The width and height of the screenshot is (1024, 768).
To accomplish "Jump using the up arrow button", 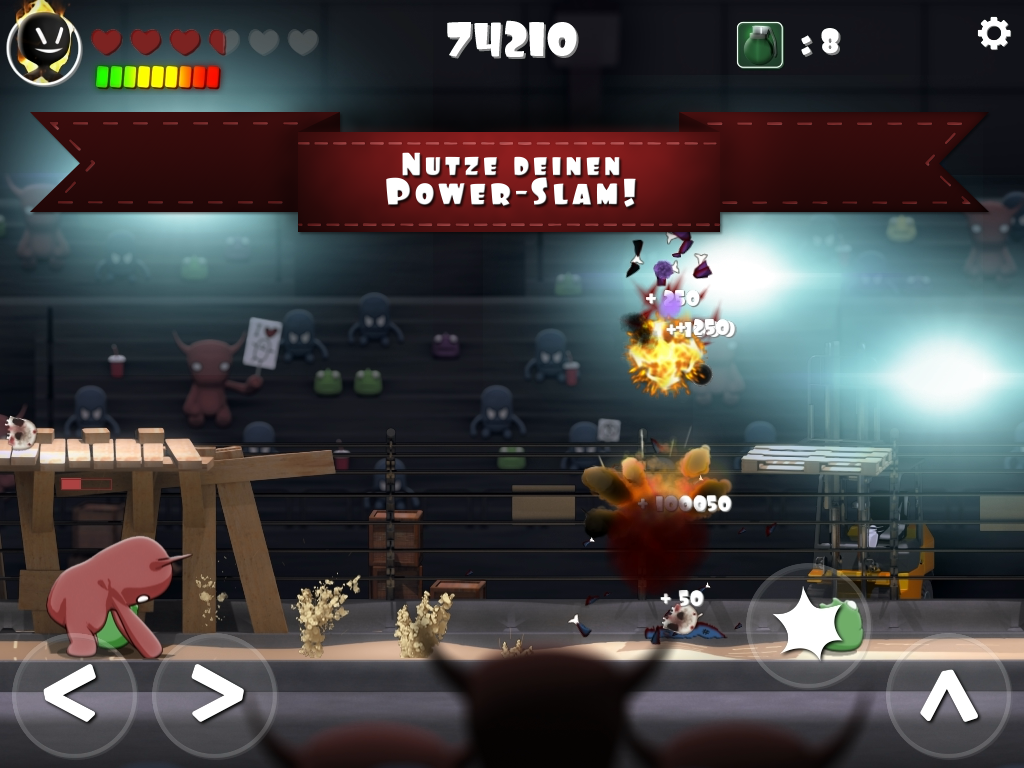I will [x=948, y=694].
